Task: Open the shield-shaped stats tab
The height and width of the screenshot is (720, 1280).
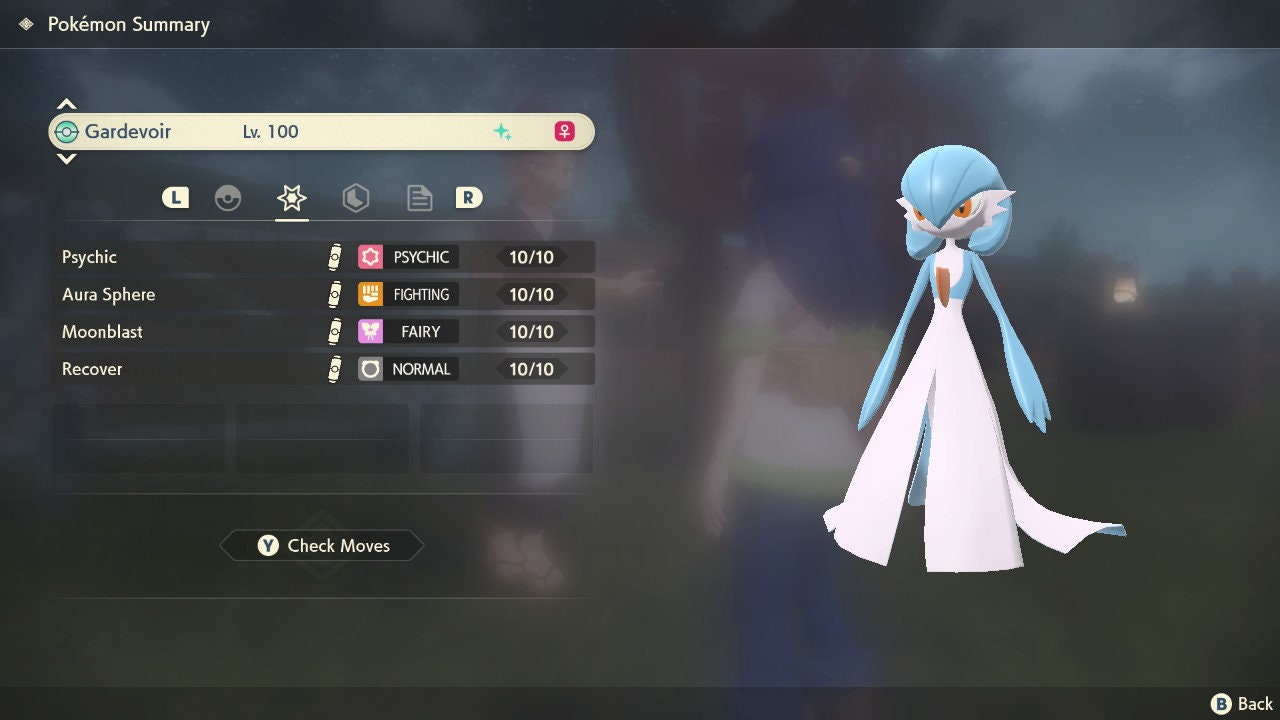Action: (355, 198)
